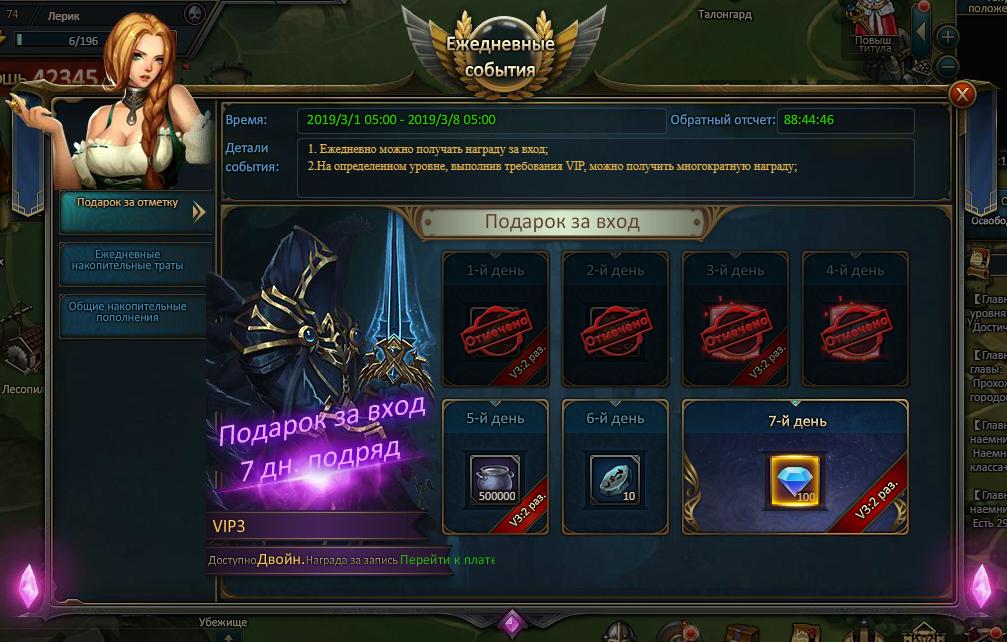Screen dimensions: 1007x642
Task: View the 2nd day claimed reward
Action: pyautogui.click(x=614, y=327)
